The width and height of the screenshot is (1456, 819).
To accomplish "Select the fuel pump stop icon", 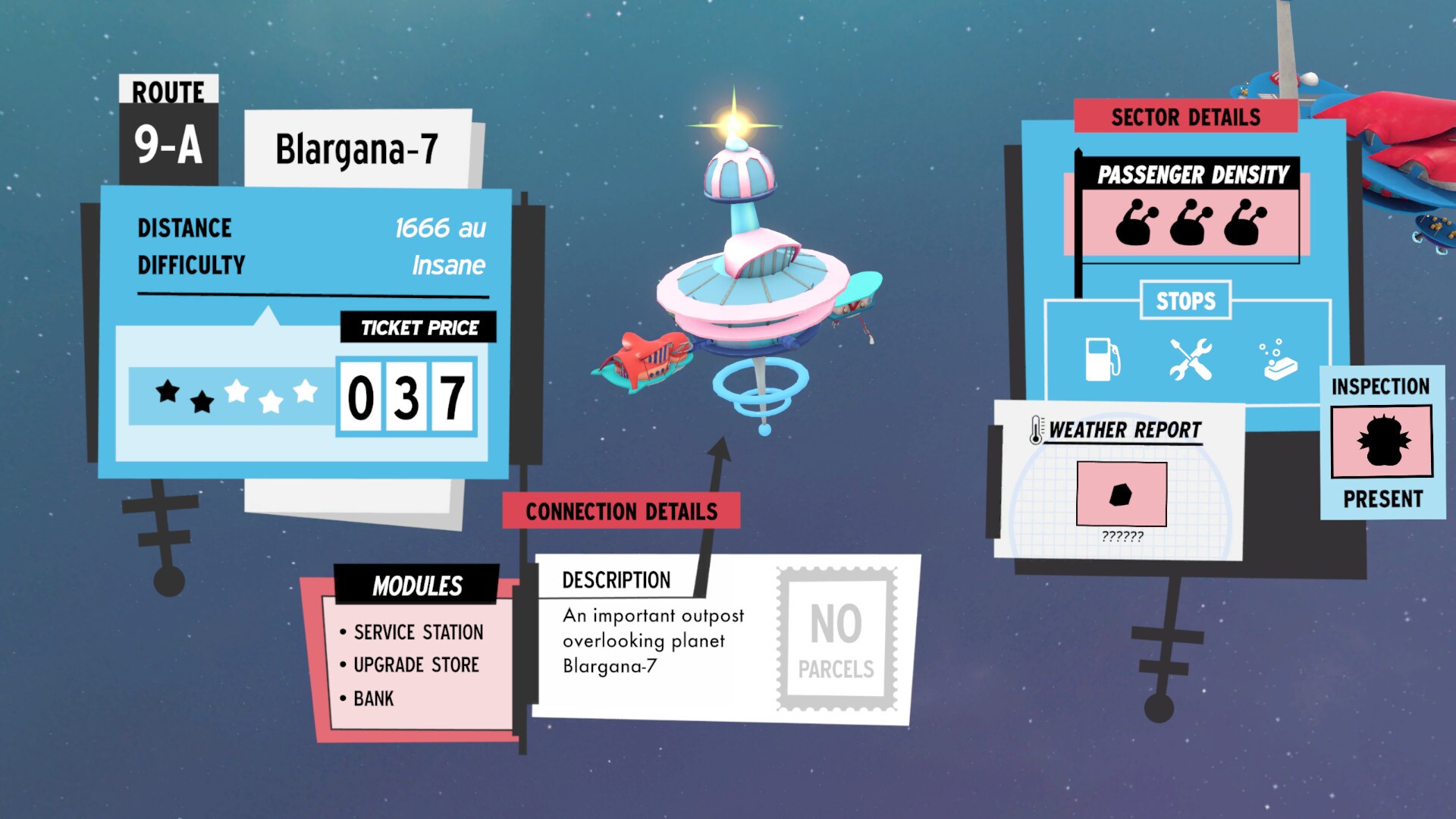I will click(1101, 360).
